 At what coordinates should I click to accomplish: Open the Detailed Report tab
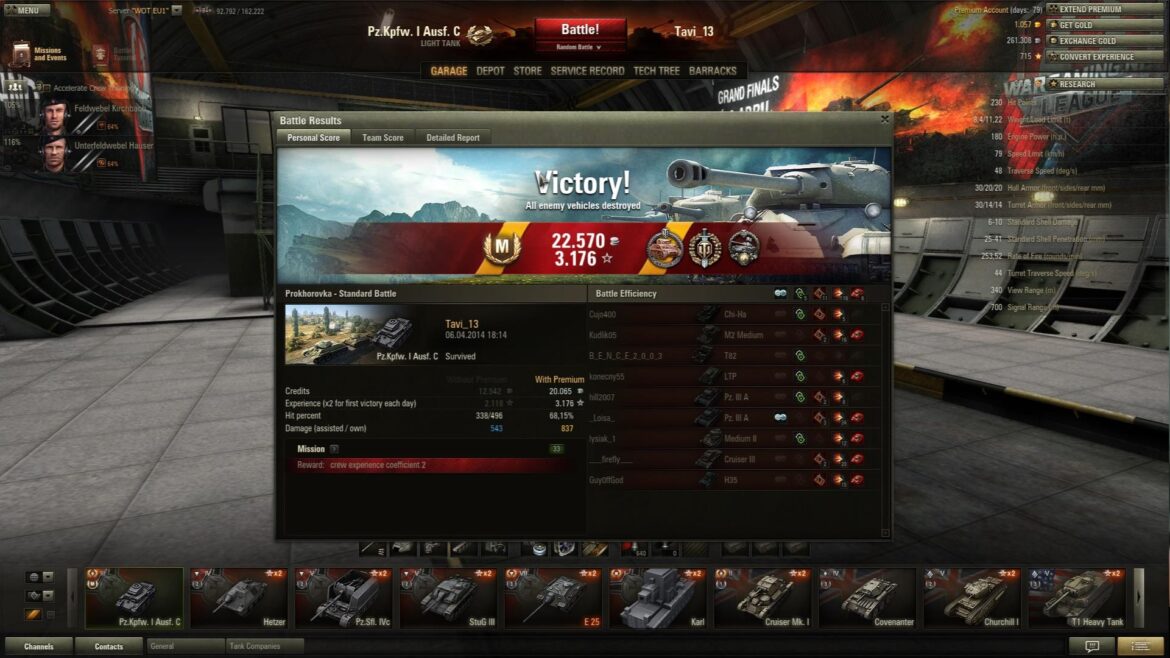[453, 138]
